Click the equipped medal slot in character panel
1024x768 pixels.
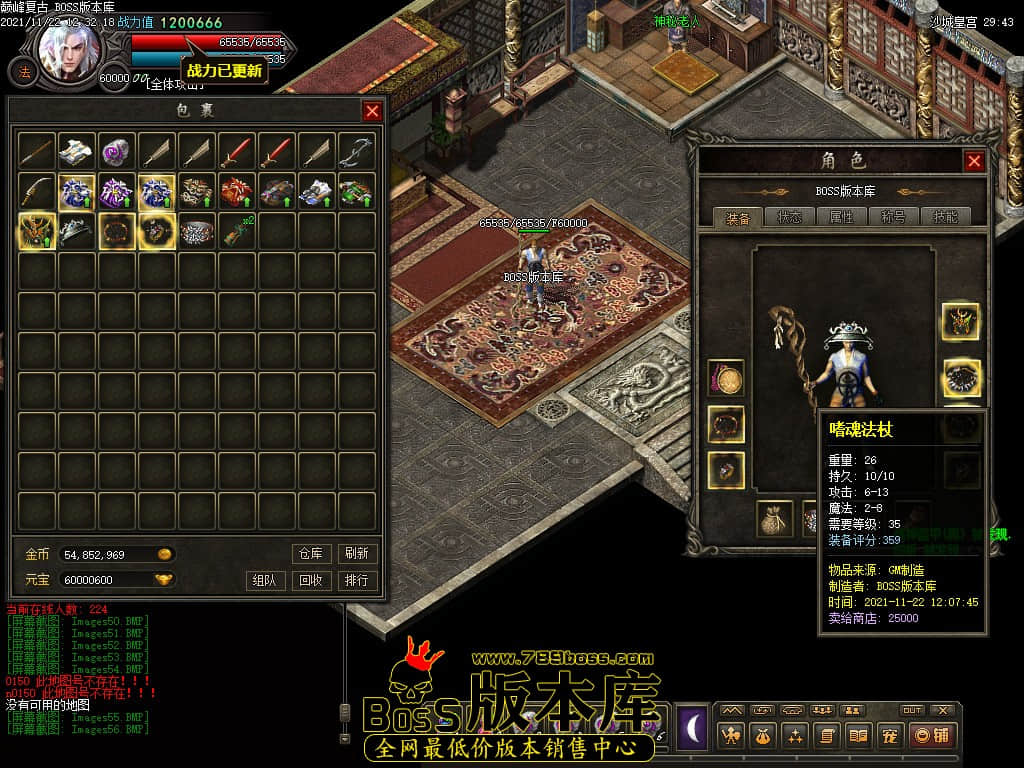pos(726,378)
